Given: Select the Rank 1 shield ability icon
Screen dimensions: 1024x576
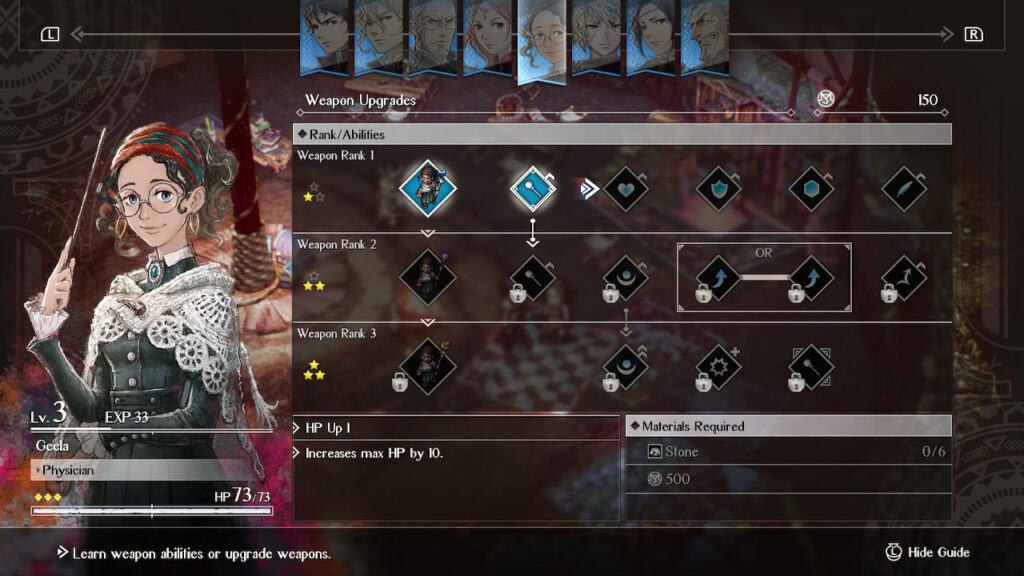Looking at the screenshot, I should (718, 188).
